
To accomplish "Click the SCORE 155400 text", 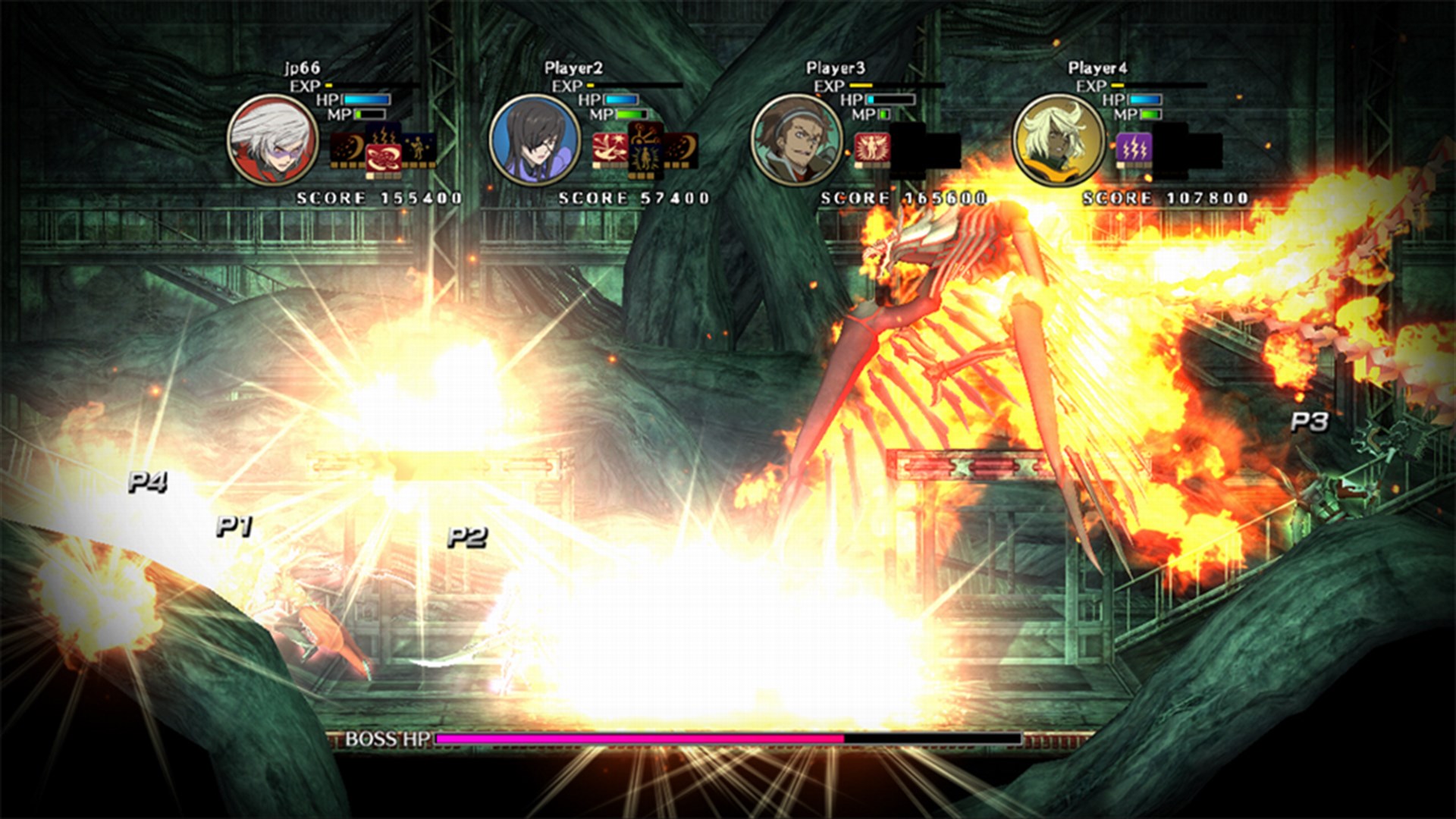I will click(x=378, y=196).
